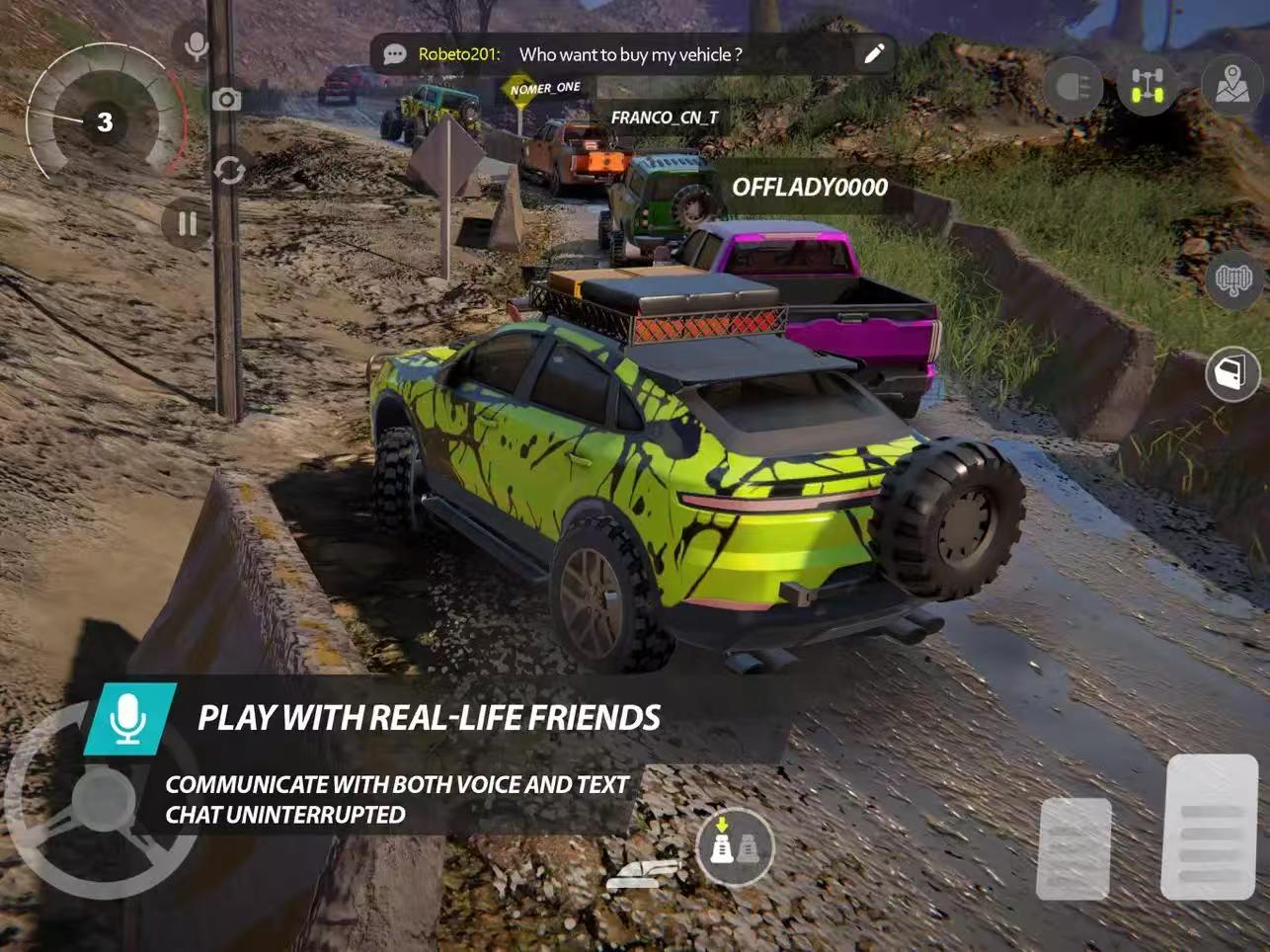Toggle the microphone voice chat icon

[x=197, y=45]
